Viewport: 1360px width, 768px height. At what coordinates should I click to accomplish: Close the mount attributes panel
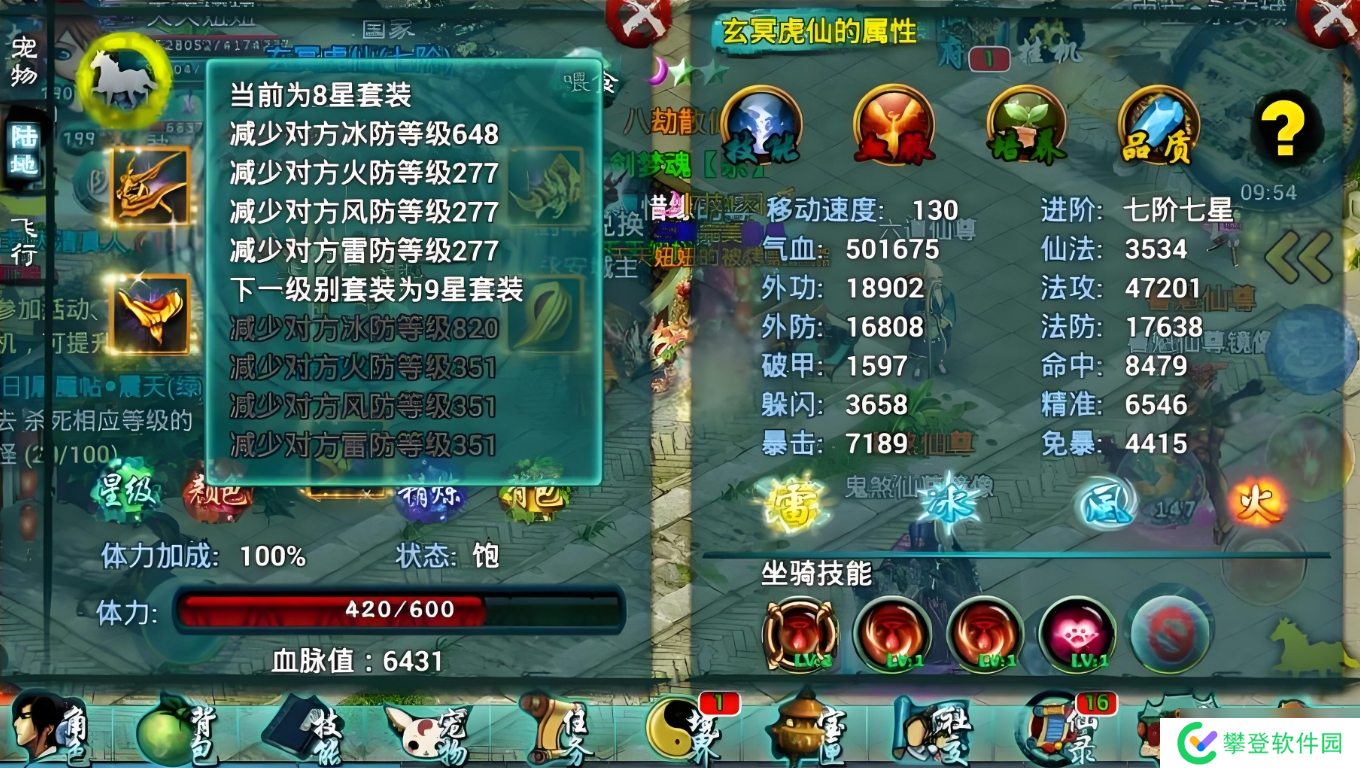click(1335, 18)
